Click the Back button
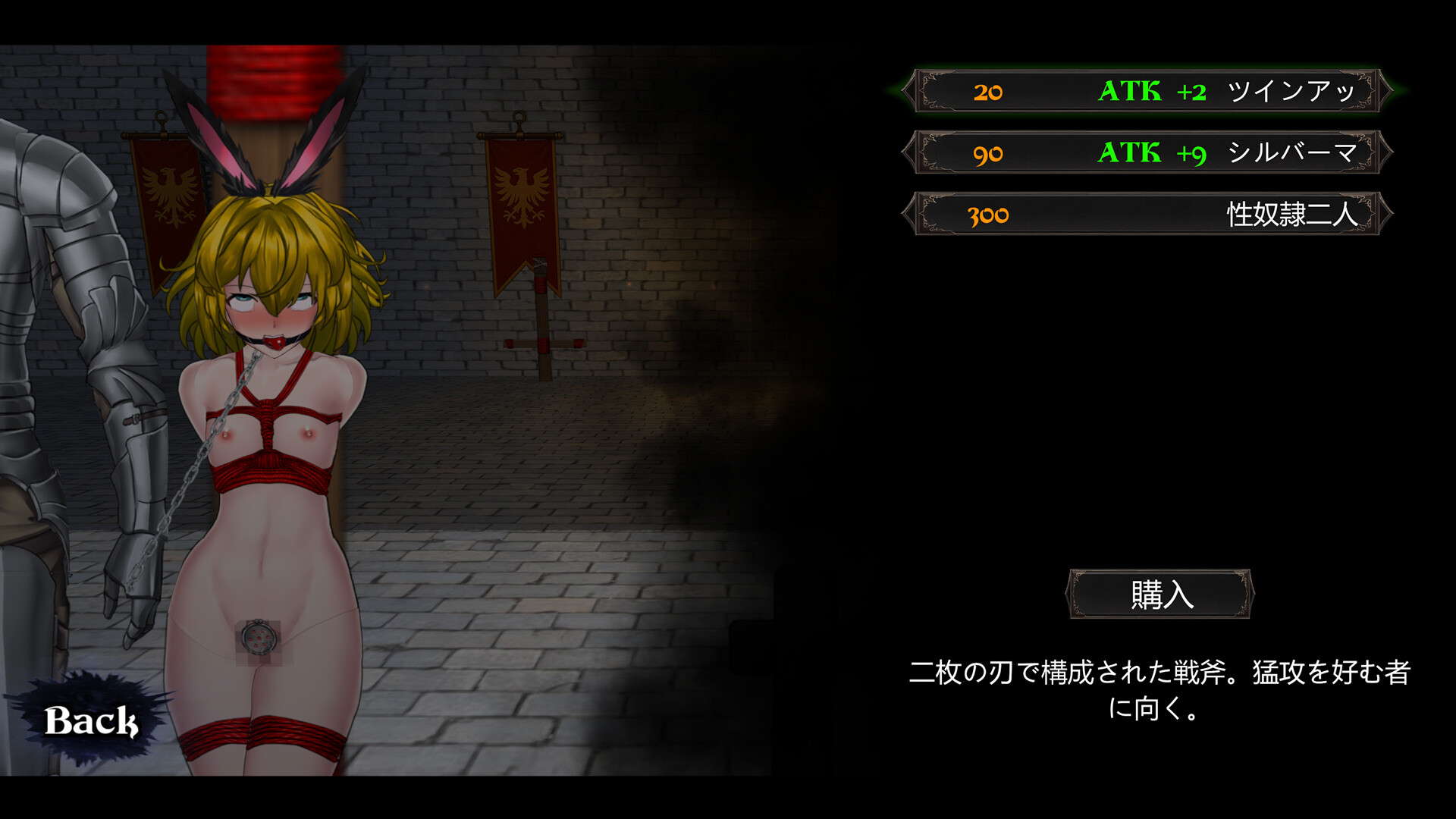The width and height of the screenshot is (1456, 819). [x=91, y=722]
